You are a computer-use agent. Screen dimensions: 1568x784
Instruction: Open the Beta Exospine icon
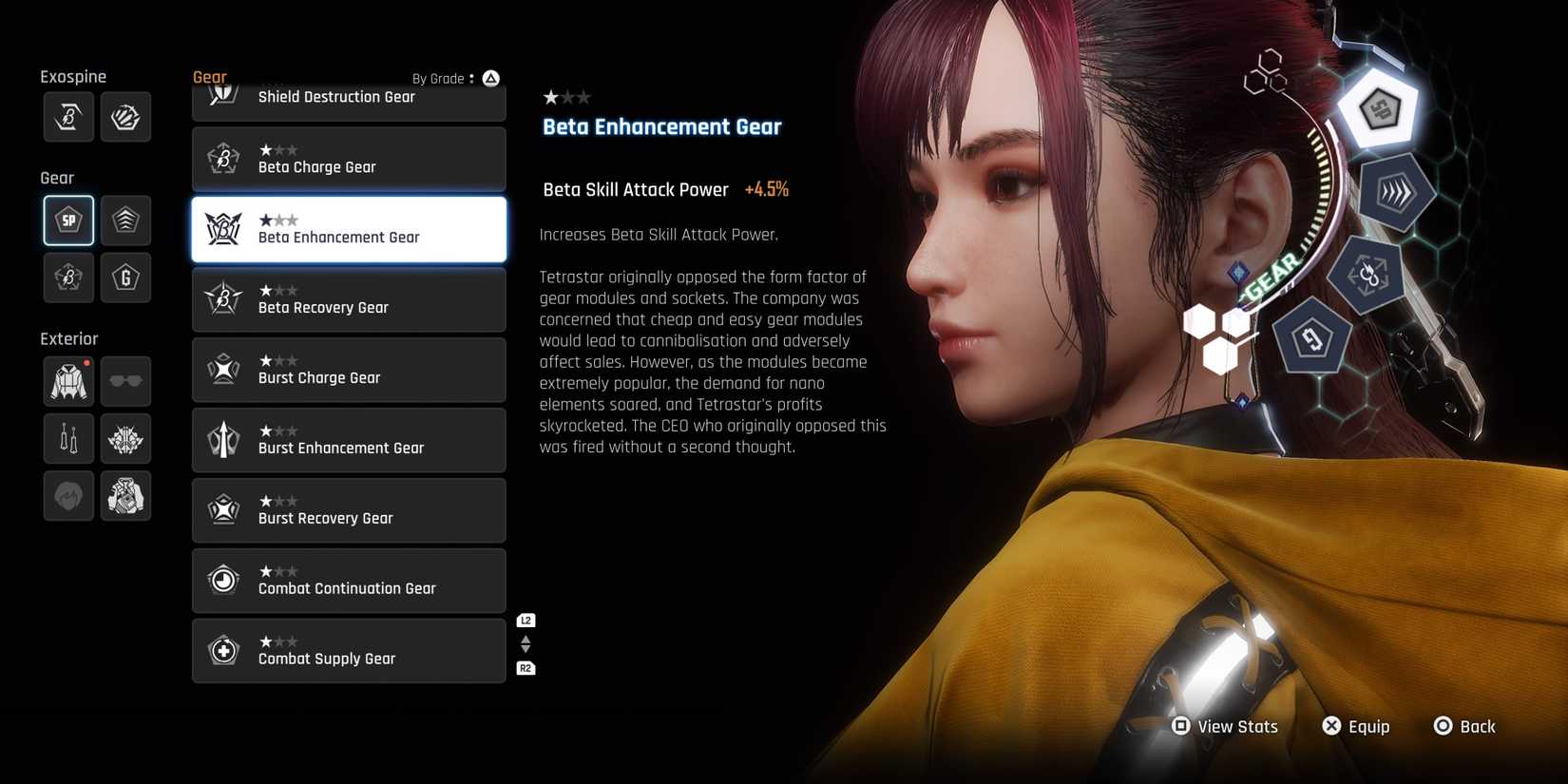(67, 116)
